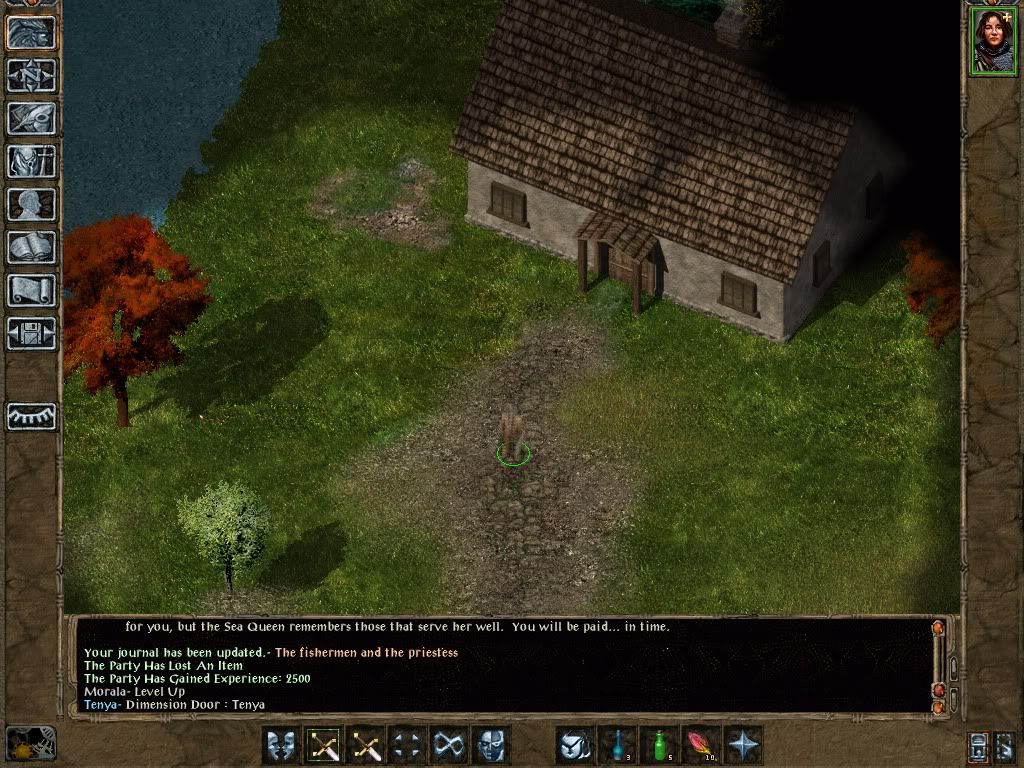1024x768 pixels.
Task: Select the character portrait
Action: click(992, 42)
